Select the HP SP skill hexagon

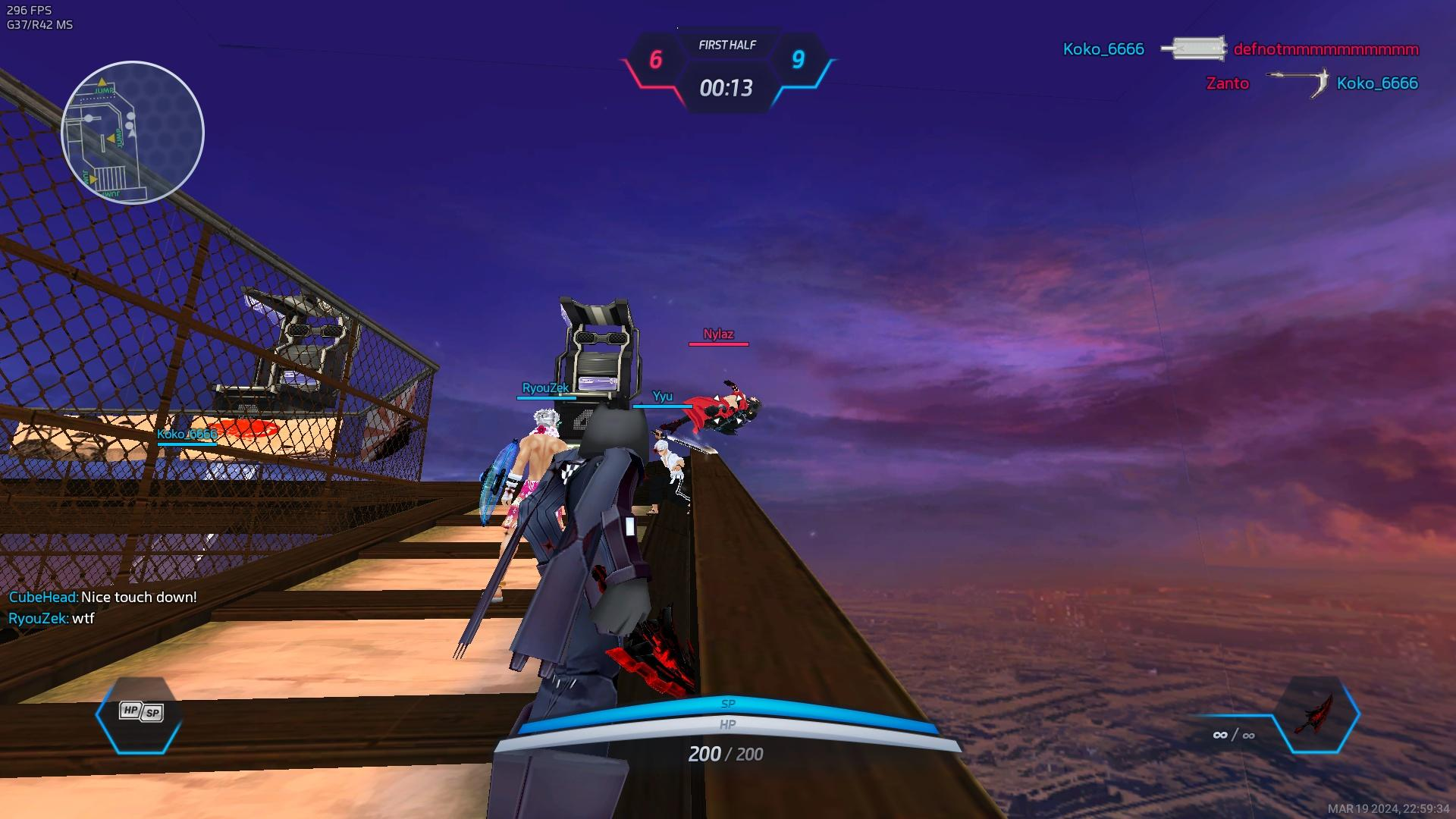point(140,714)
